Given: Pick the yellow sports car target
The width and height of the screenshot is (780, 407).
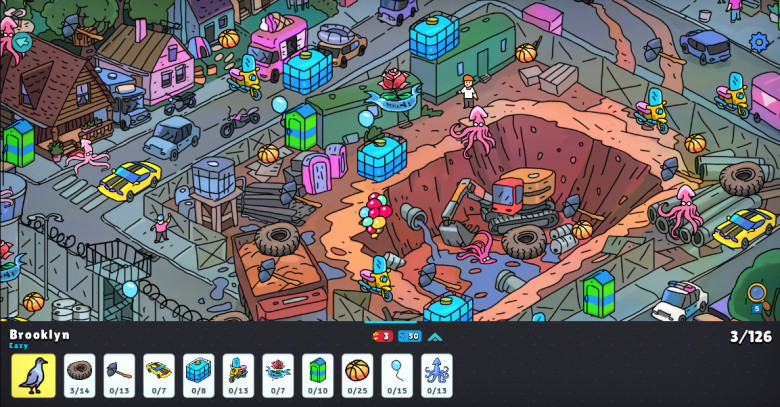Looking at the screenshot, I should pos(159,375).
